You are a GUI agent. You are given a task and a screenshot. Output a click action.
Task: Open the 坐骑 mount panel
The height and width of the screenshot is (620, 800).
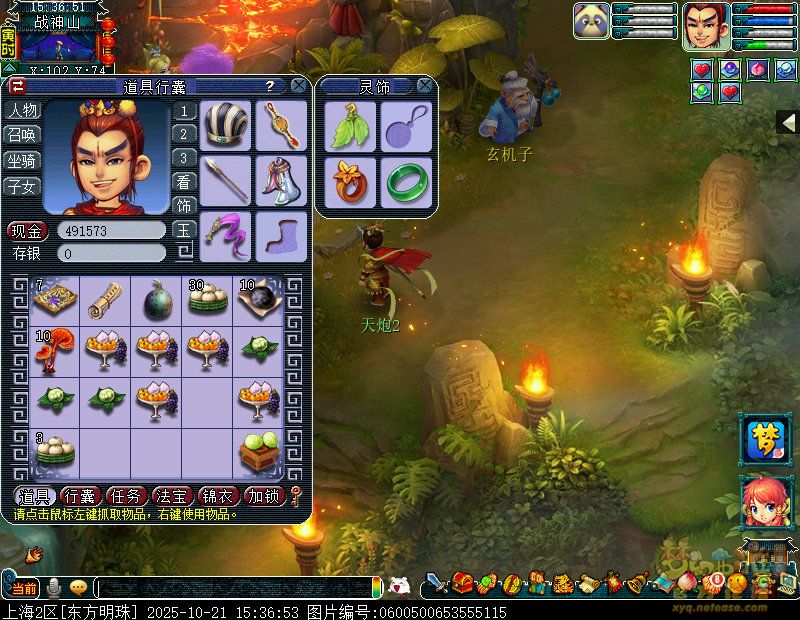21,161
